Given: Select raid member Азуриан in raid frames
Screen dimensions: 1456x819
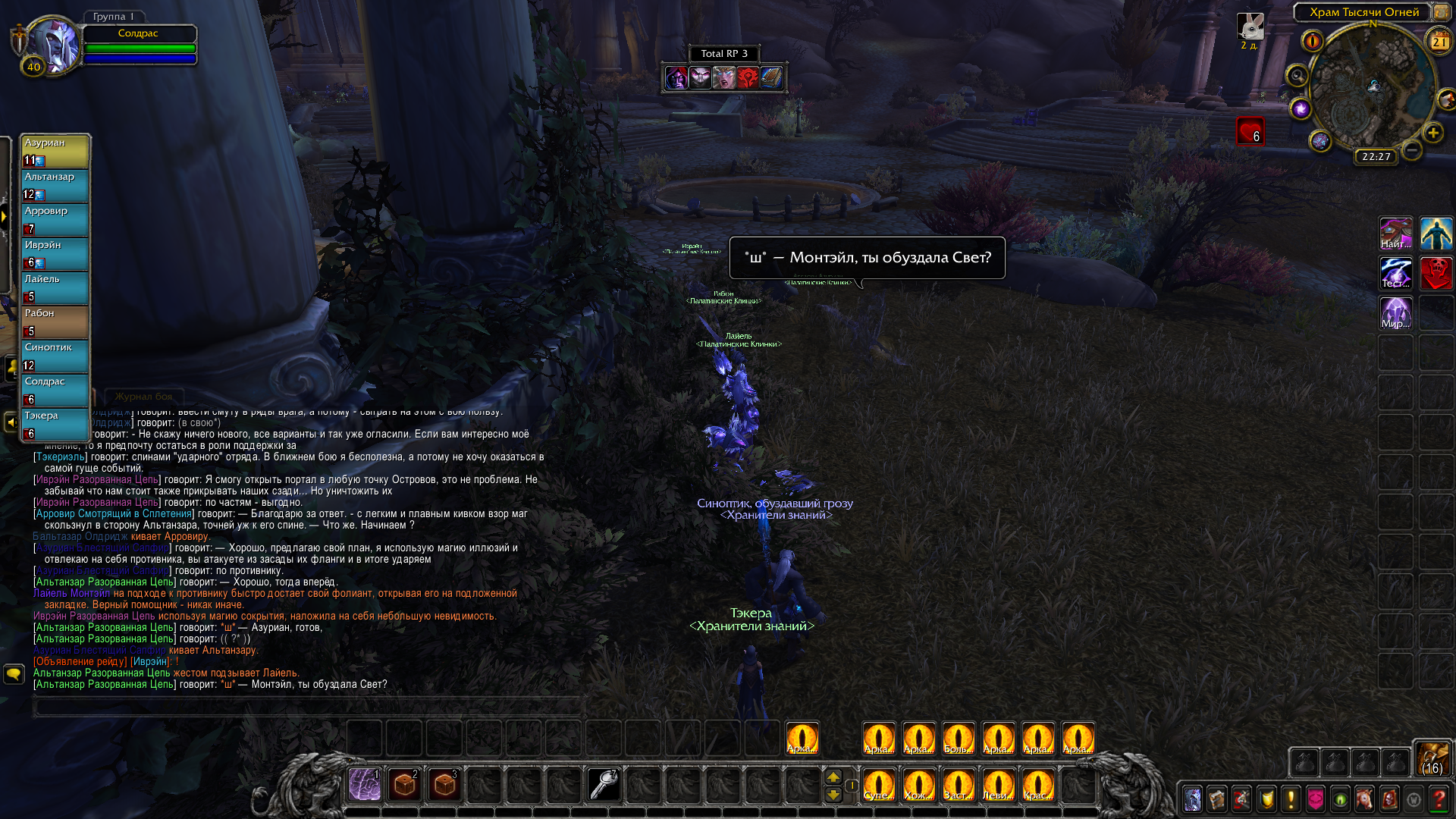Looking at the screenshot, I should pyautogui.click(x=55, y=151).
